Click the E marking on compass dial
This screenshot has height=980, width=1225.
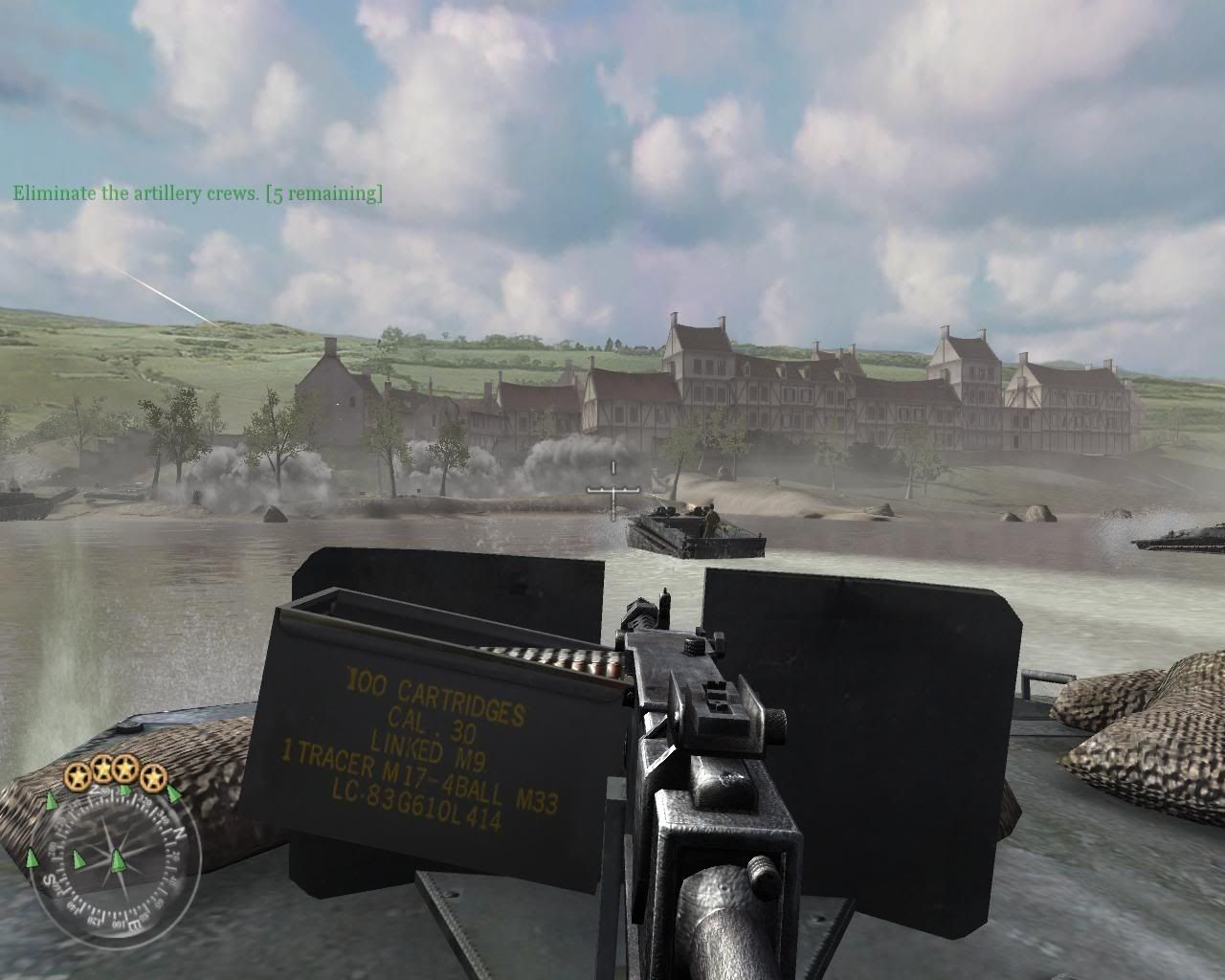[x=133, y=924]
